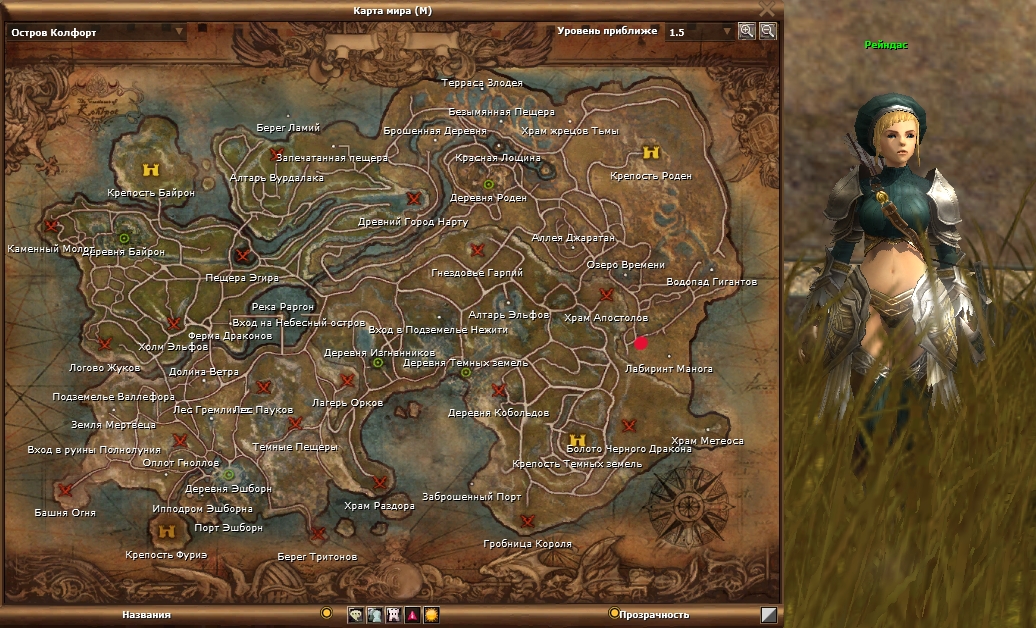1036x628 pixels.
Task: Zoom in with the magnifier plus button
Action: [746, 31]
